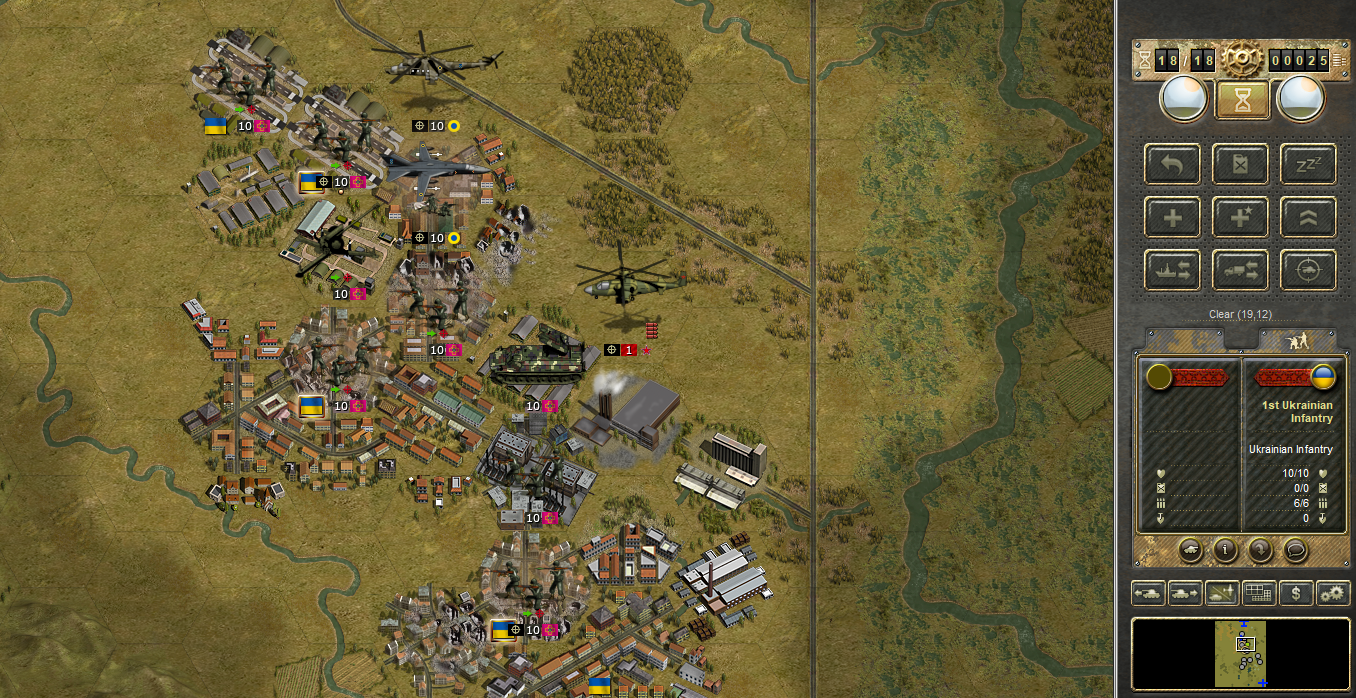Select previous unit with left-arrow tank button
The image size is (1356, 698).
[x=1148, y=593]
